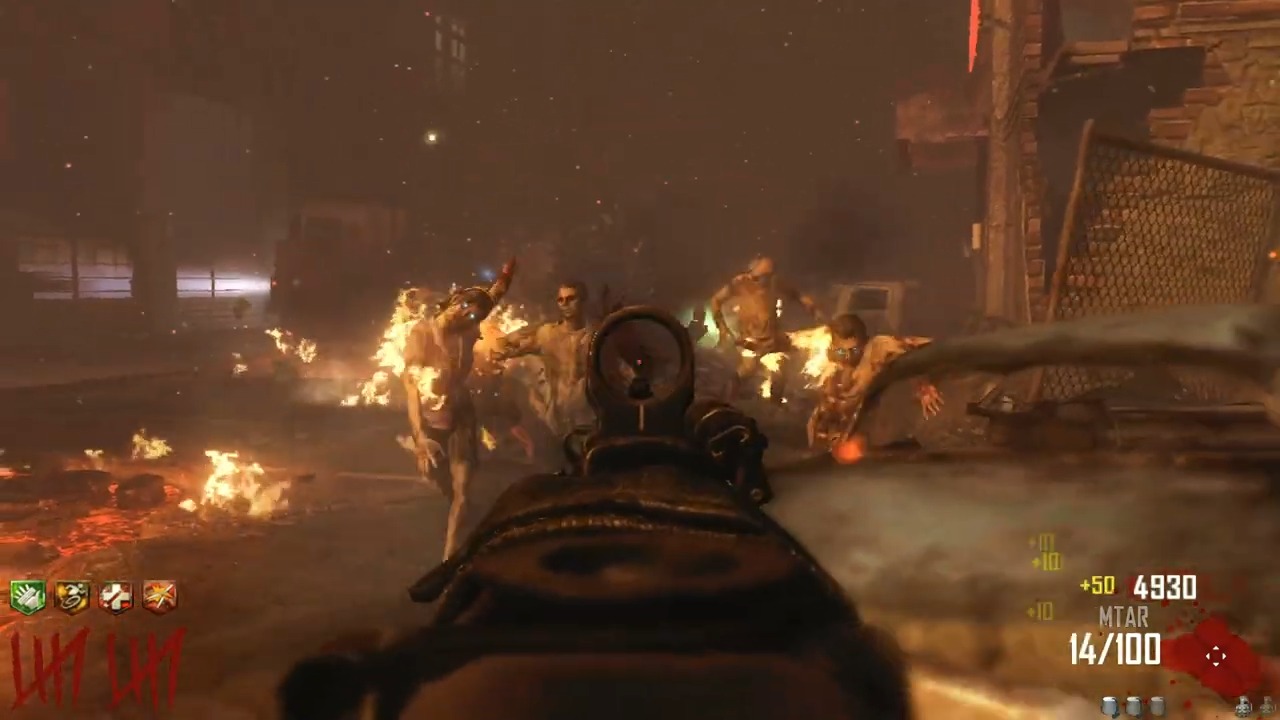Click the Stamin-Up runner perk icon

tap(72, 595)
